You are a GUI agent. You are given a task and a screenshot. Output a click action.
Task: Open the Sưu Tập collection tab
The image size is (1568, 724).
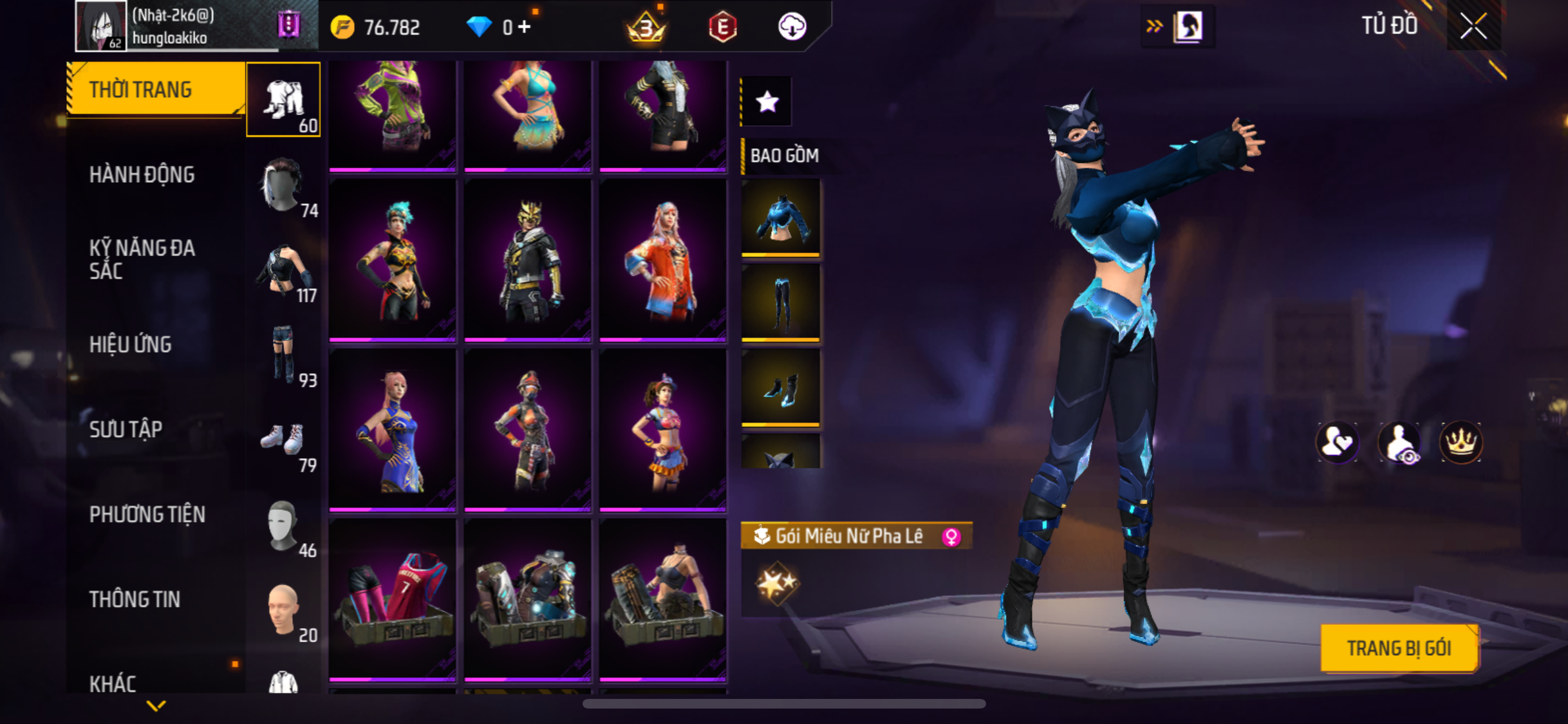[126, 430]
